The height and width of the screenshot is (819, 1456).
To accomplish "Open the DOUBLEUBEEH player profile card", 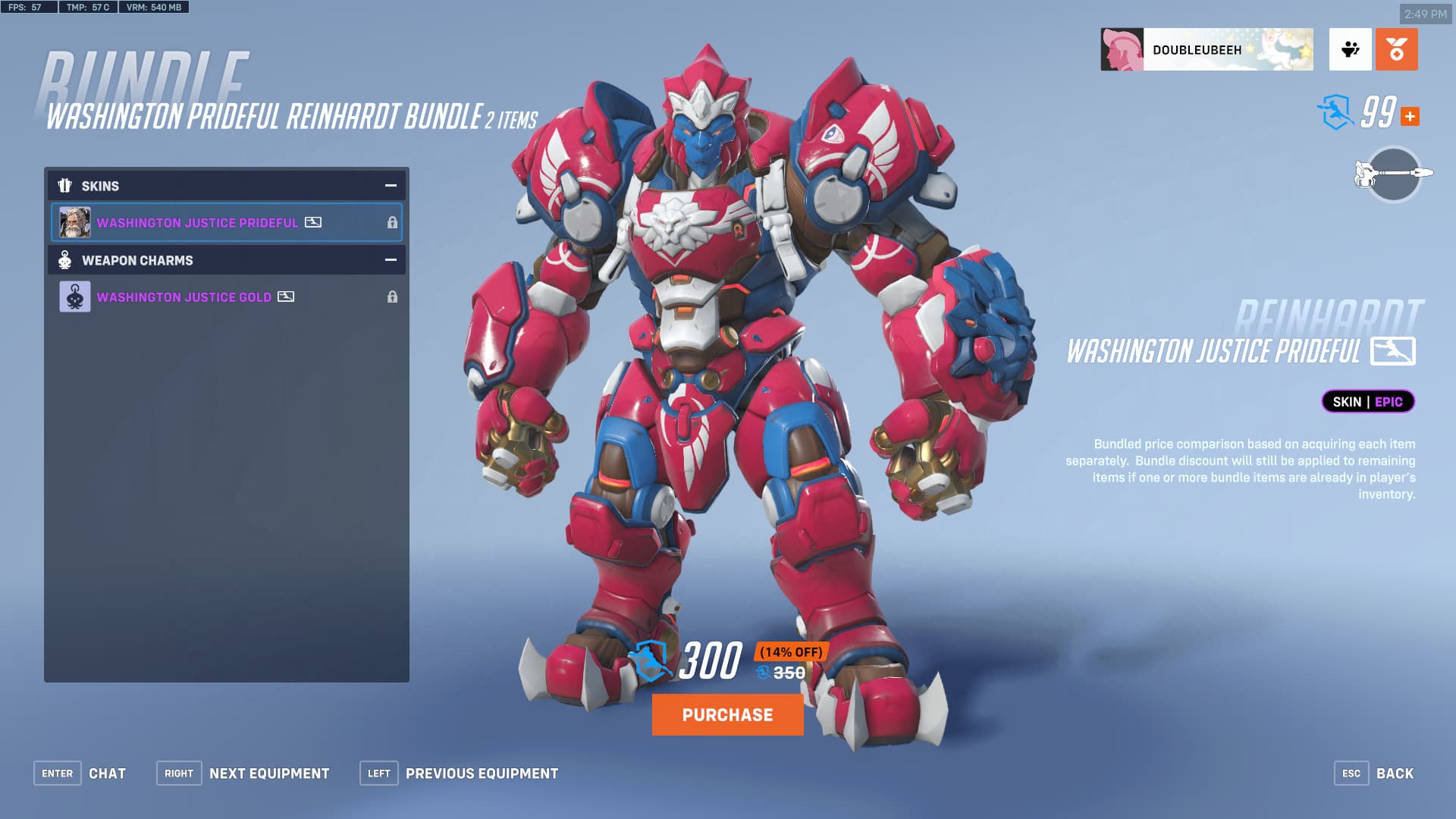I will 1207,50.
